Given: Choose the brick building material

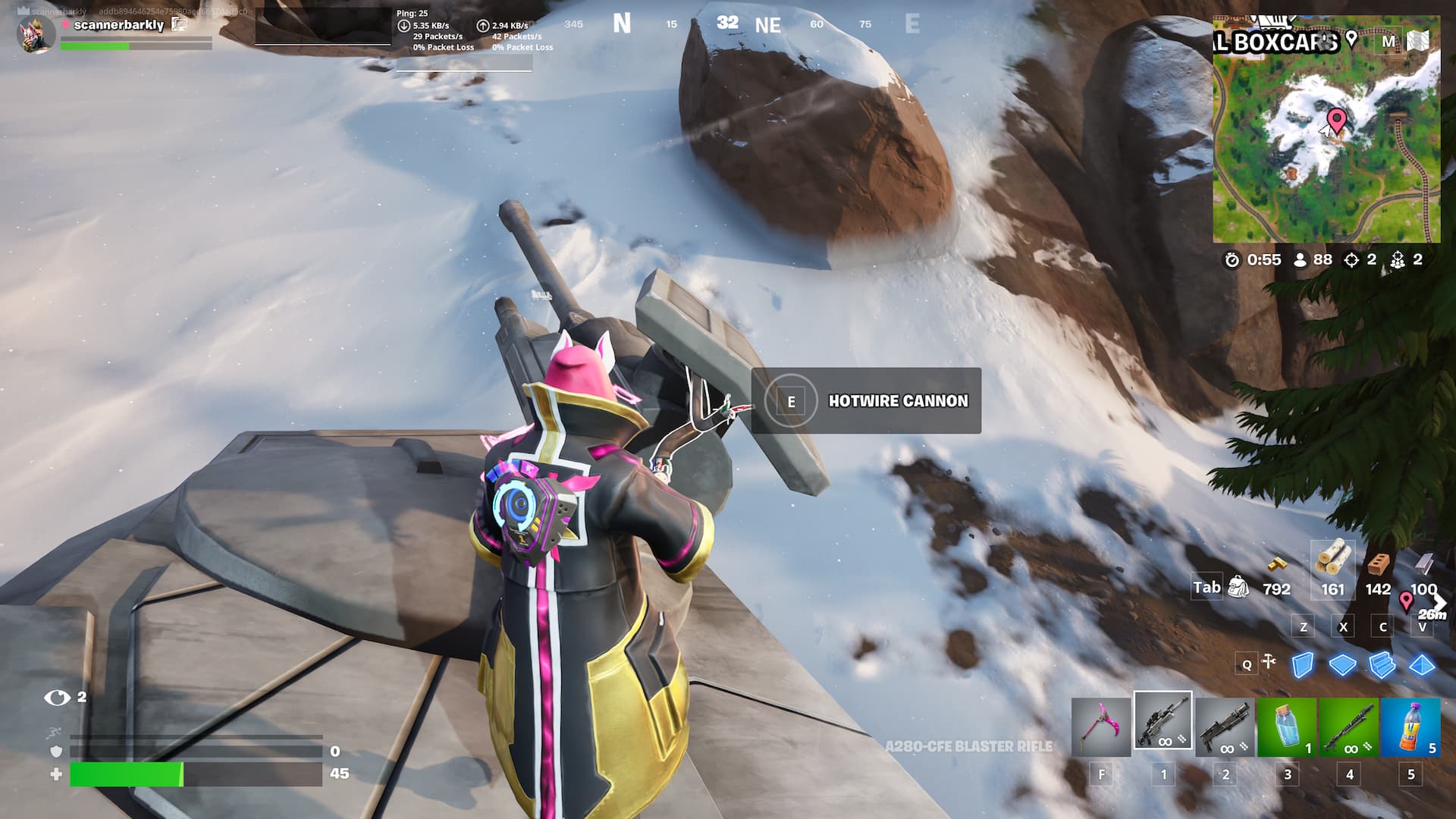Looking at the screenshot, I should click(x=1379, y=565).
